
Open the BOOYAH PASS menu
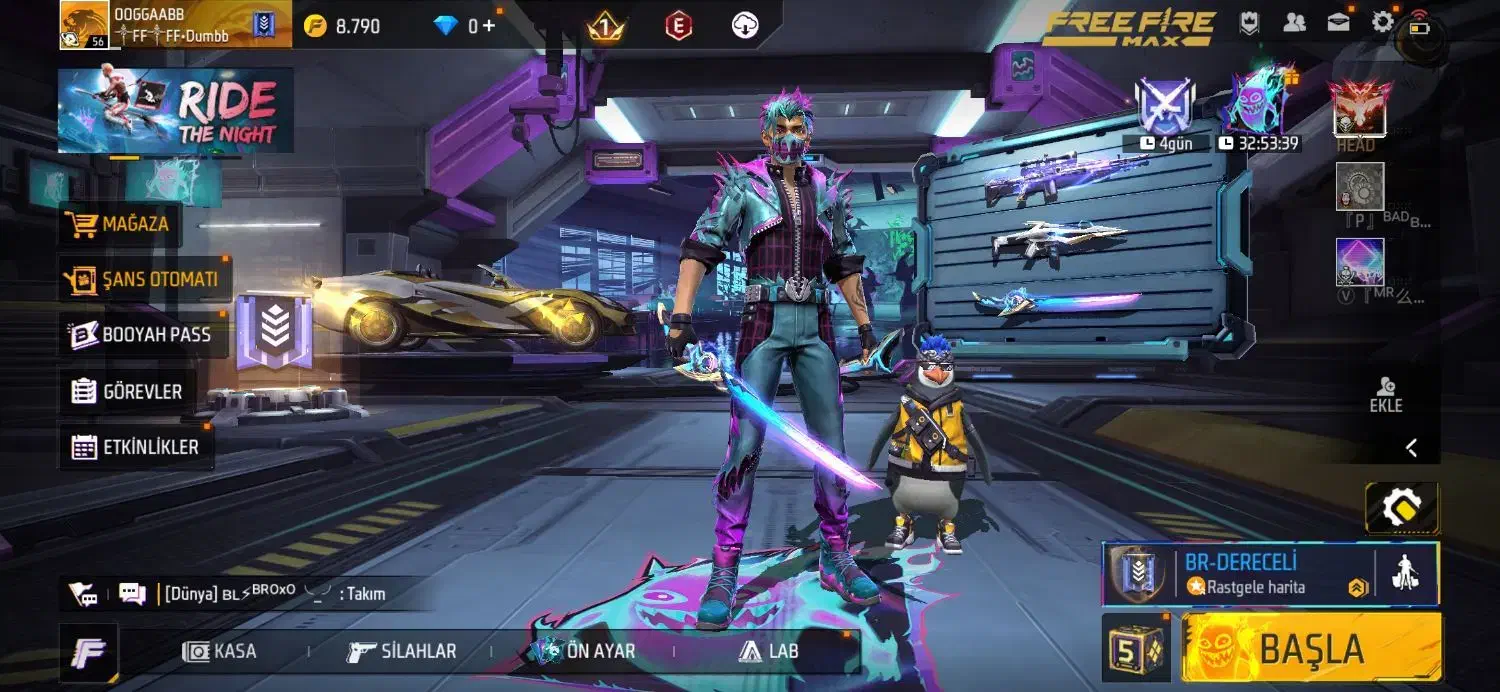[141, 335]
